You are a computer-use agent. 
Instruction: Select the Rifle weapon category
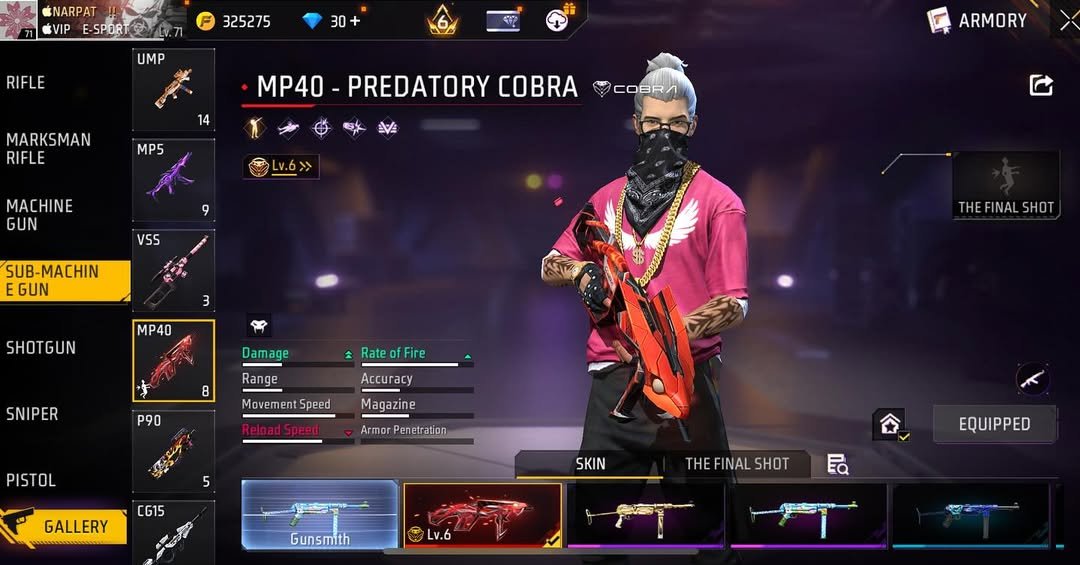(x=27, y=83)
